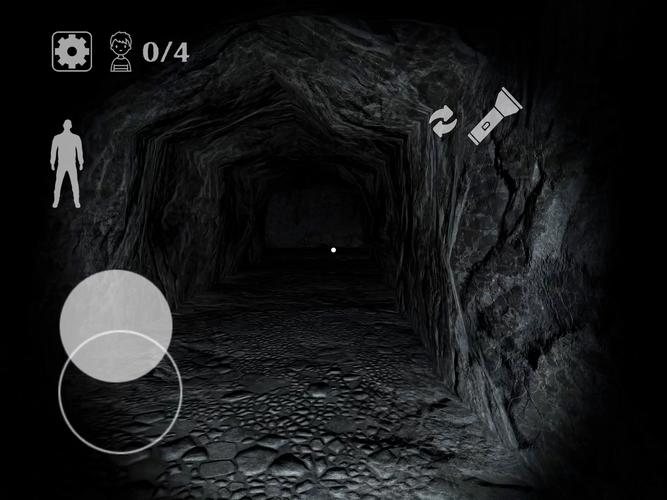Open the gear settings menu
Image resolution: width=667 pixels, height=500 pixels.
(x=71, y=51)
